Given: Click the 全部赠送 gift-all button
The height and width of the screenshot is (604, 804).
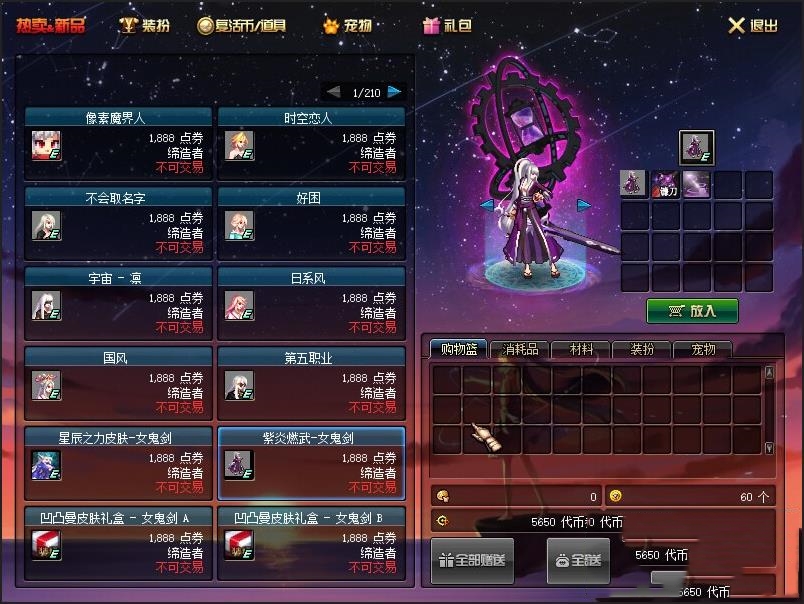Looking at the screenshot, I should coord(472,560).
